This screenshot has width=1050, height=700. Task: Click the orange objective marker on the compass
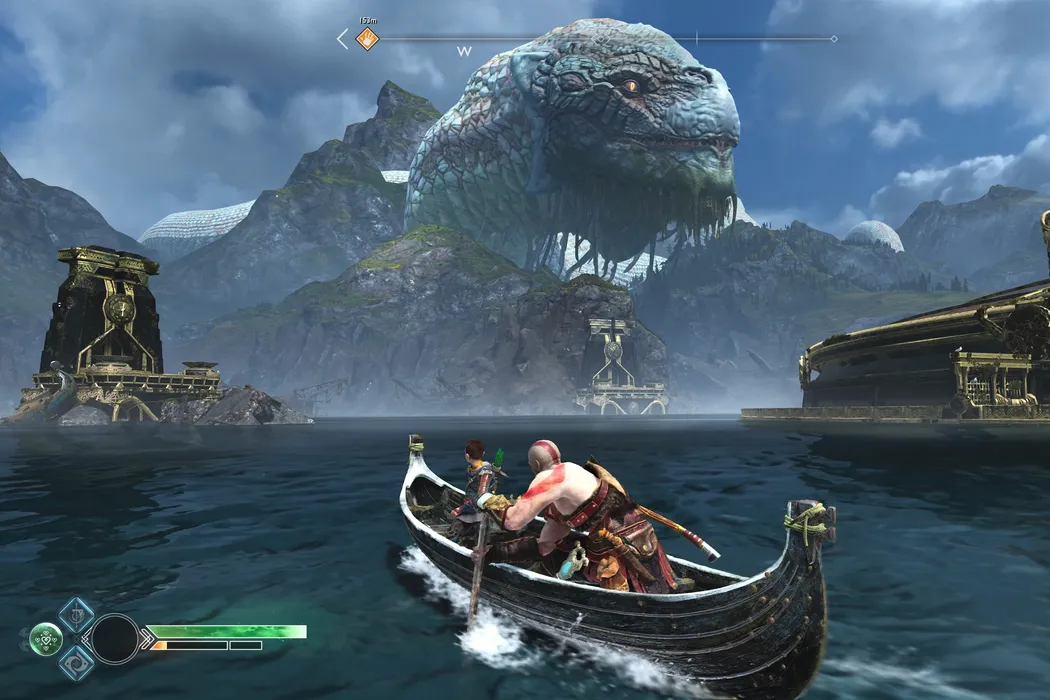368,39
